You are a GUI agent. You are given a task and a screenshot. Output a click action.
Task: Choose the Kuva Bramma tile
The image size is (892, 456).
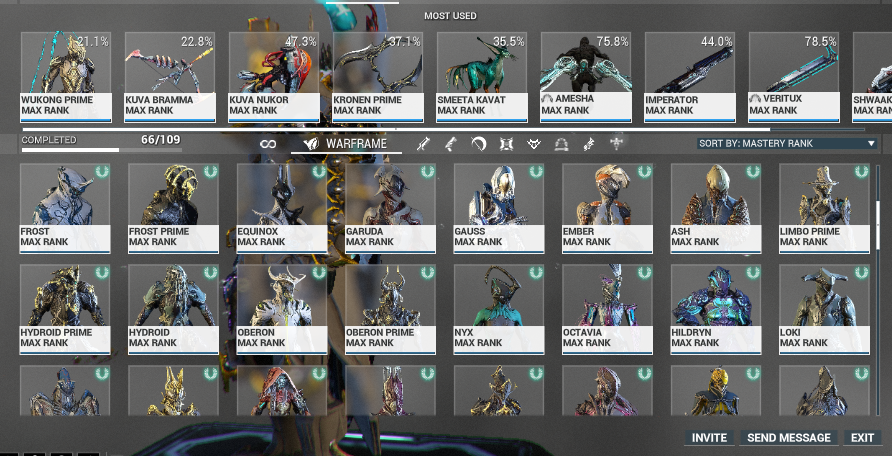click(170, 76)
